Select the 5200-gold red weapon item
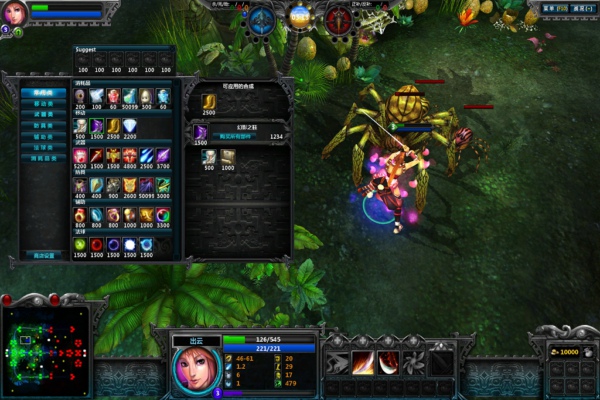 pyautogui.click(x=80, y=155)
